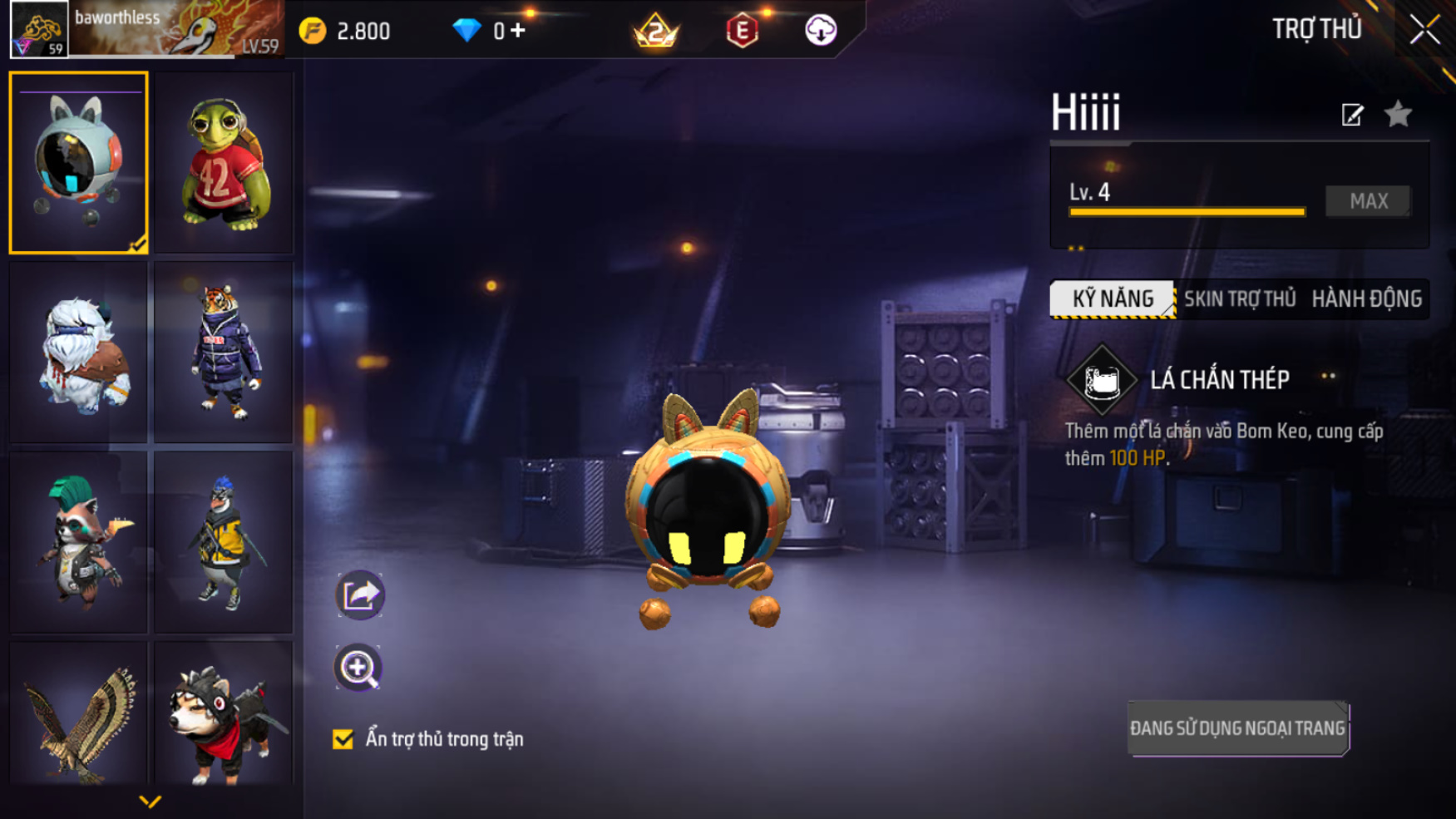Select the Kỹ Năng tab
The height and width of the screenshot is (819, 1456).
[x=1113, y=299]
